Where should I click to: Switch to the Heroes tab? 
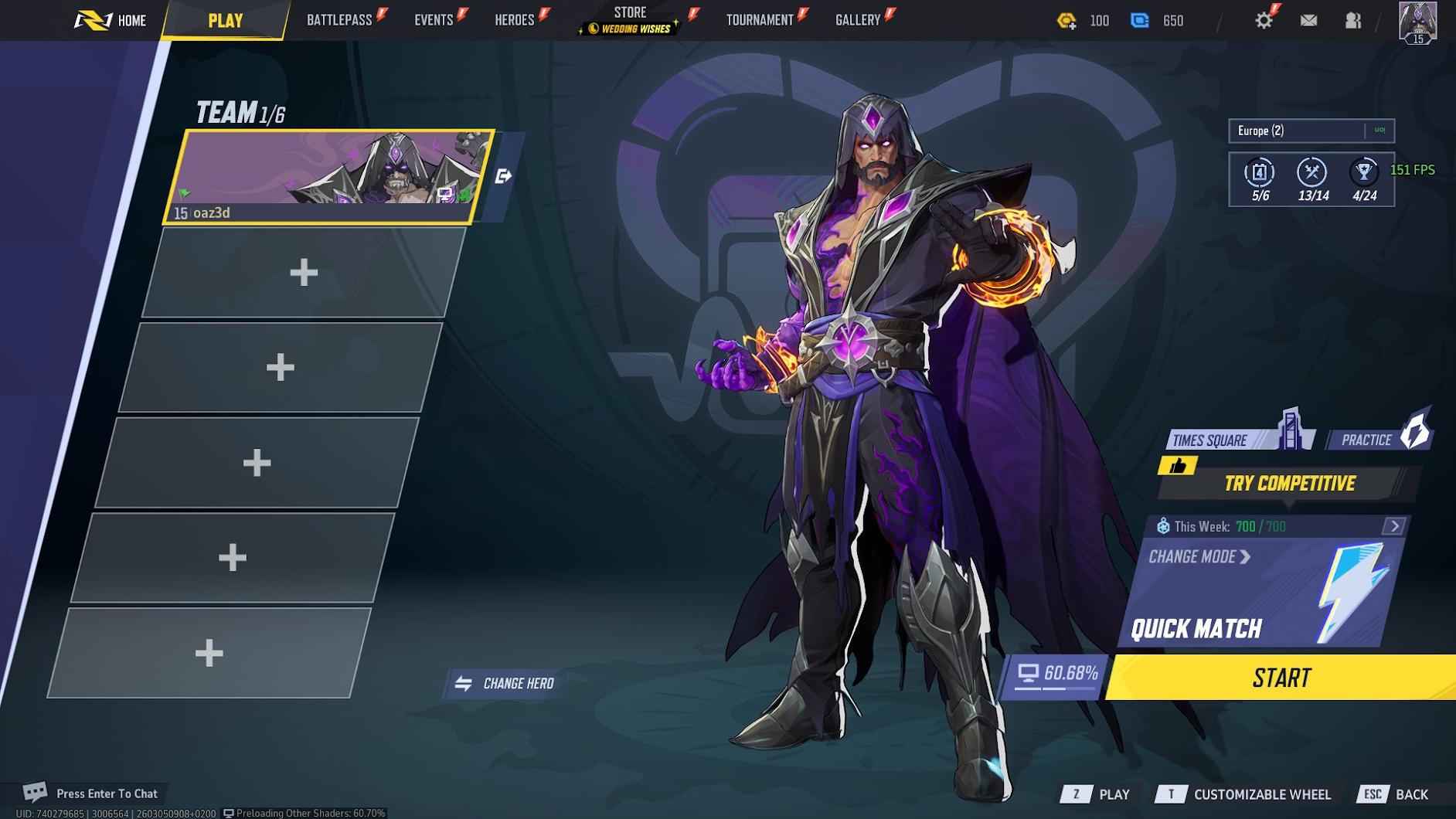coord(514,19)
